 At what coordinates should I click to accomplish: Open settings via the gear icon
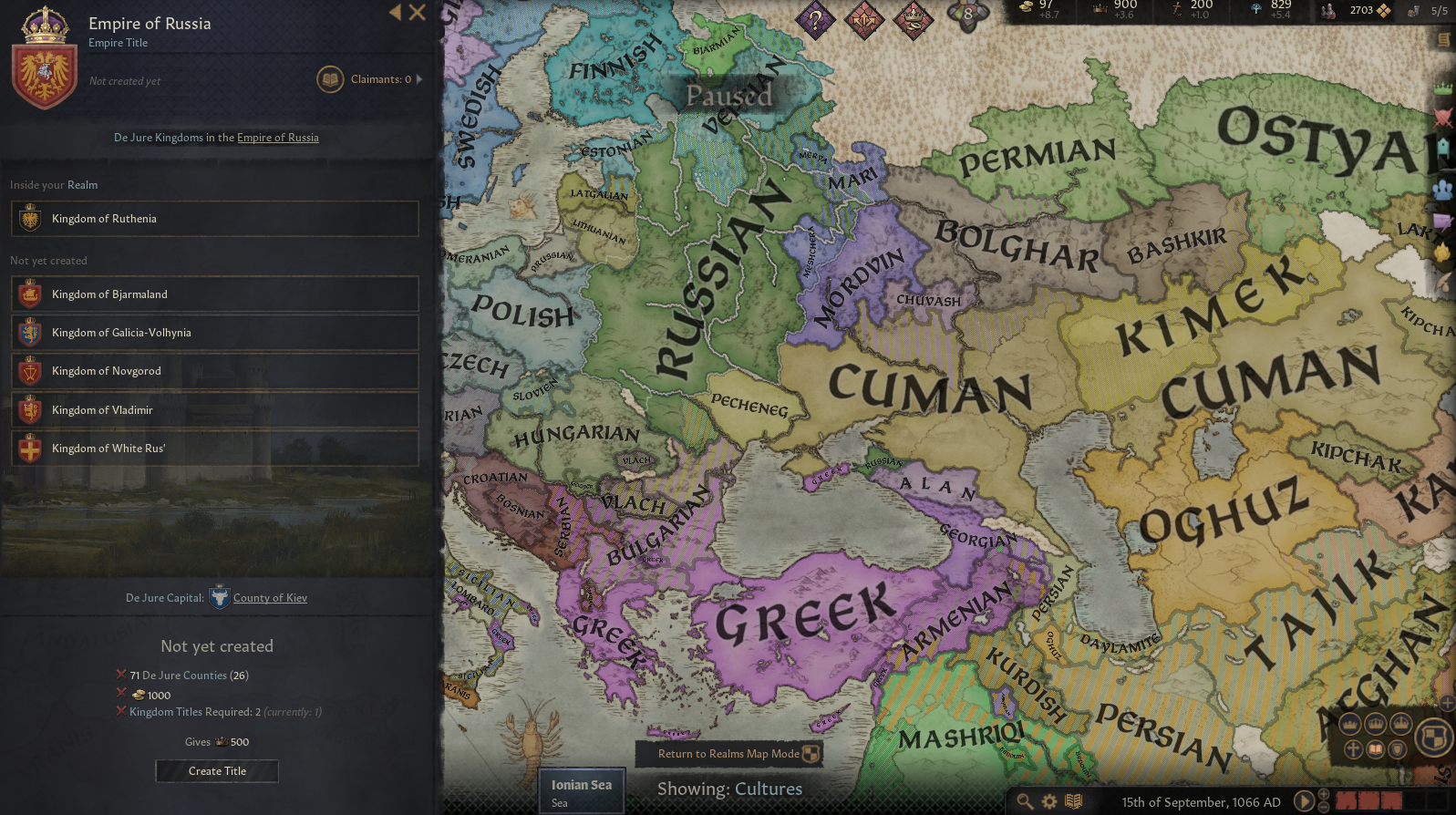point(1050,800)
